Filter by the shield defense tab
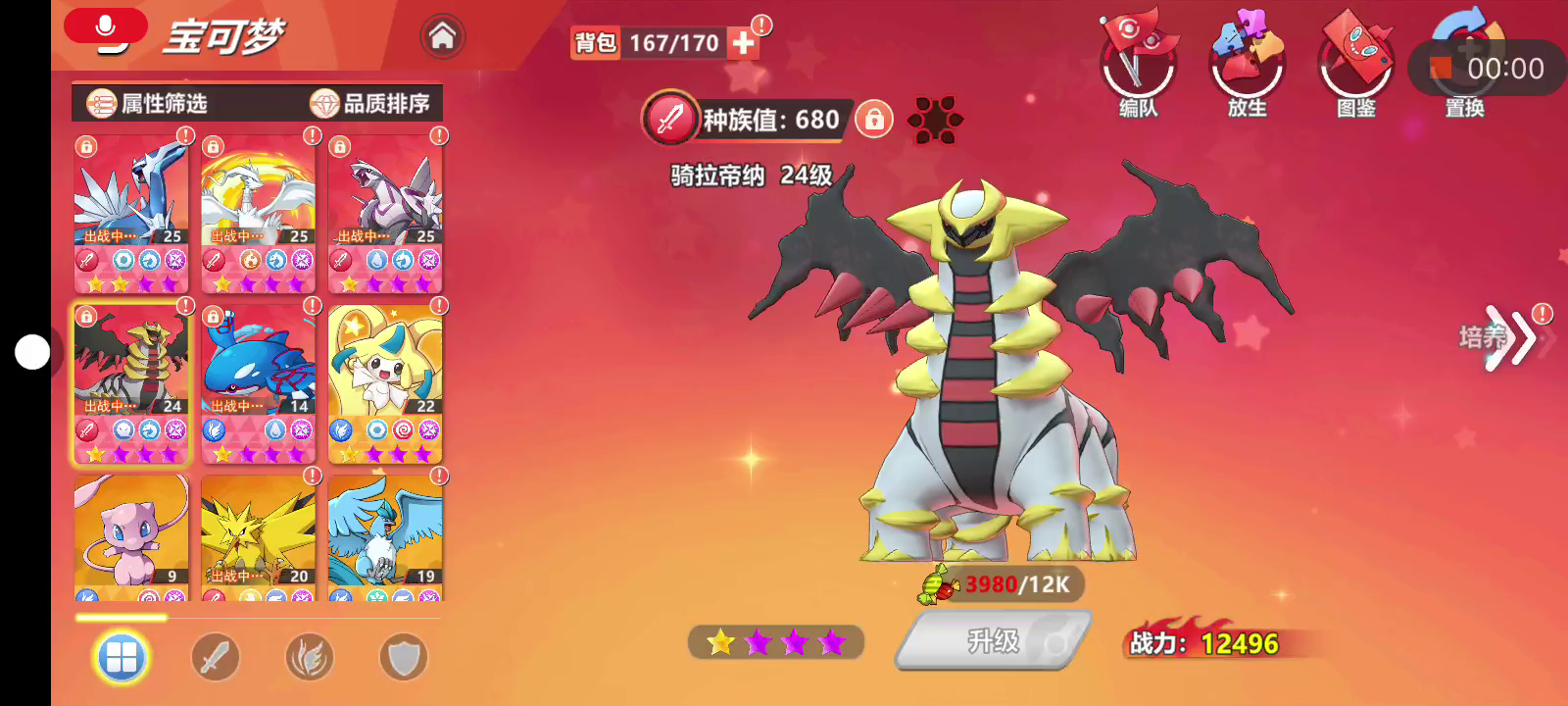1568x706 pixels. pos(404,658)
